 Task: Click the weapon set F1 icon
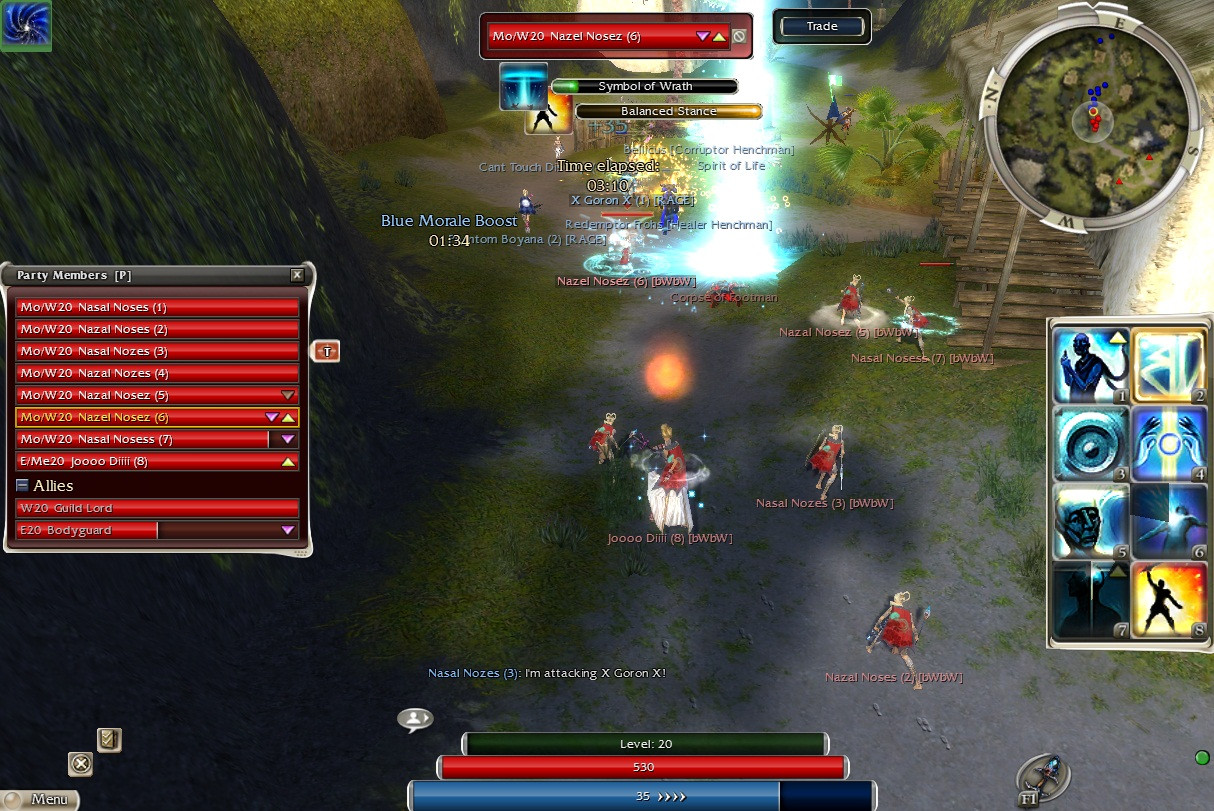point(1045,777)
